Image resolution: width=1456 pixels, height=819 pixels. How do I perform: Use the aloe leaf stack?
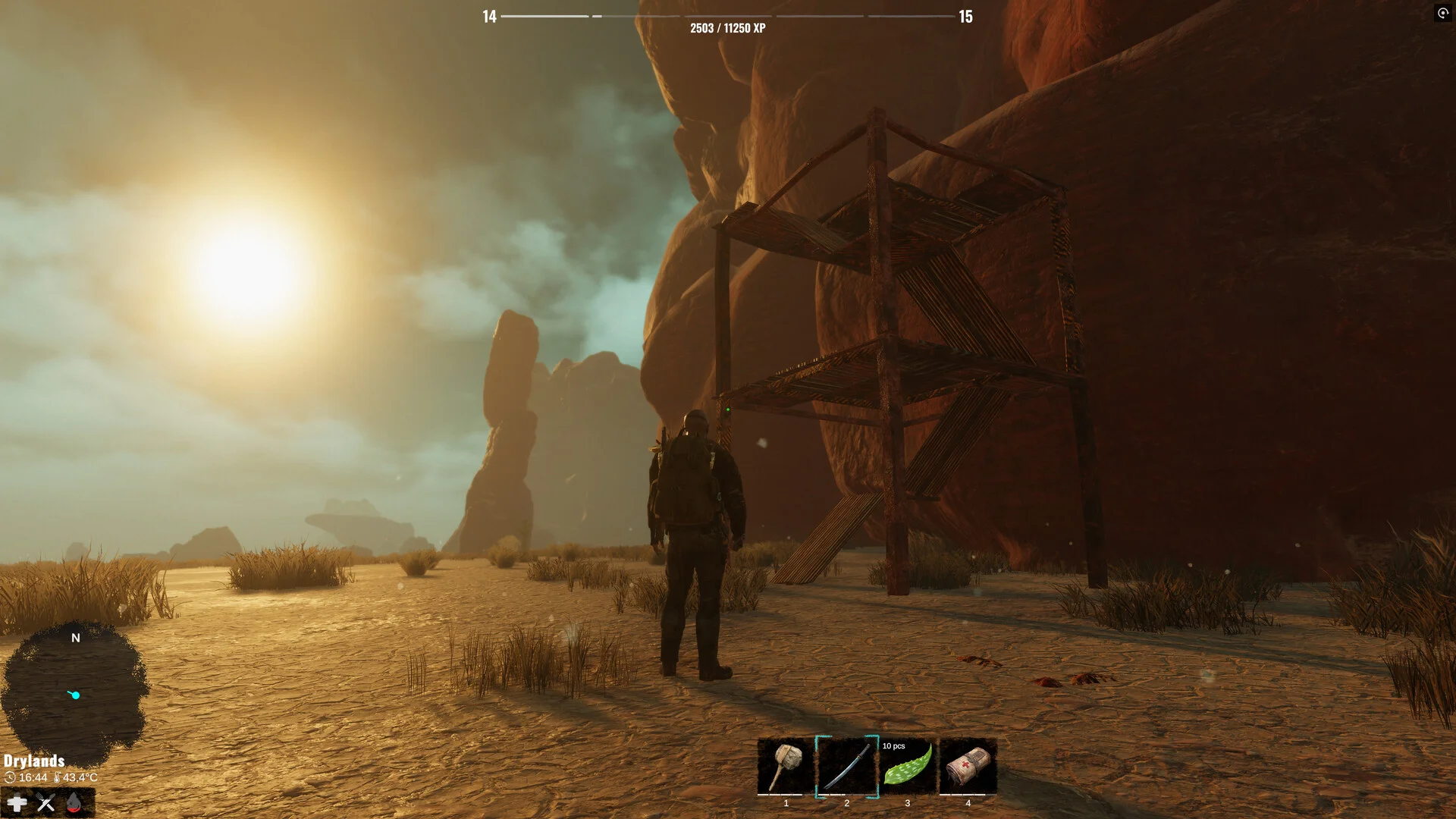tap(907, 766)
